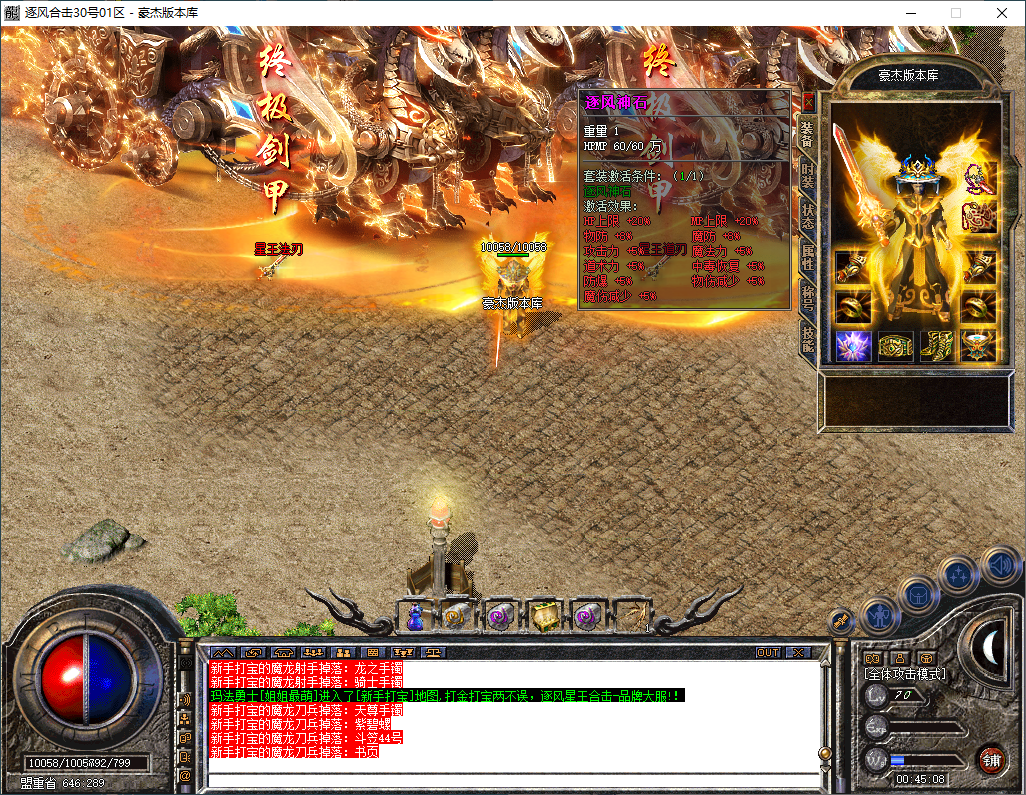Image resolution: width=1026 pixels, height=795 pixels.
Task: Use the golden treasure chest hotbar item
Action: (544, 617)
